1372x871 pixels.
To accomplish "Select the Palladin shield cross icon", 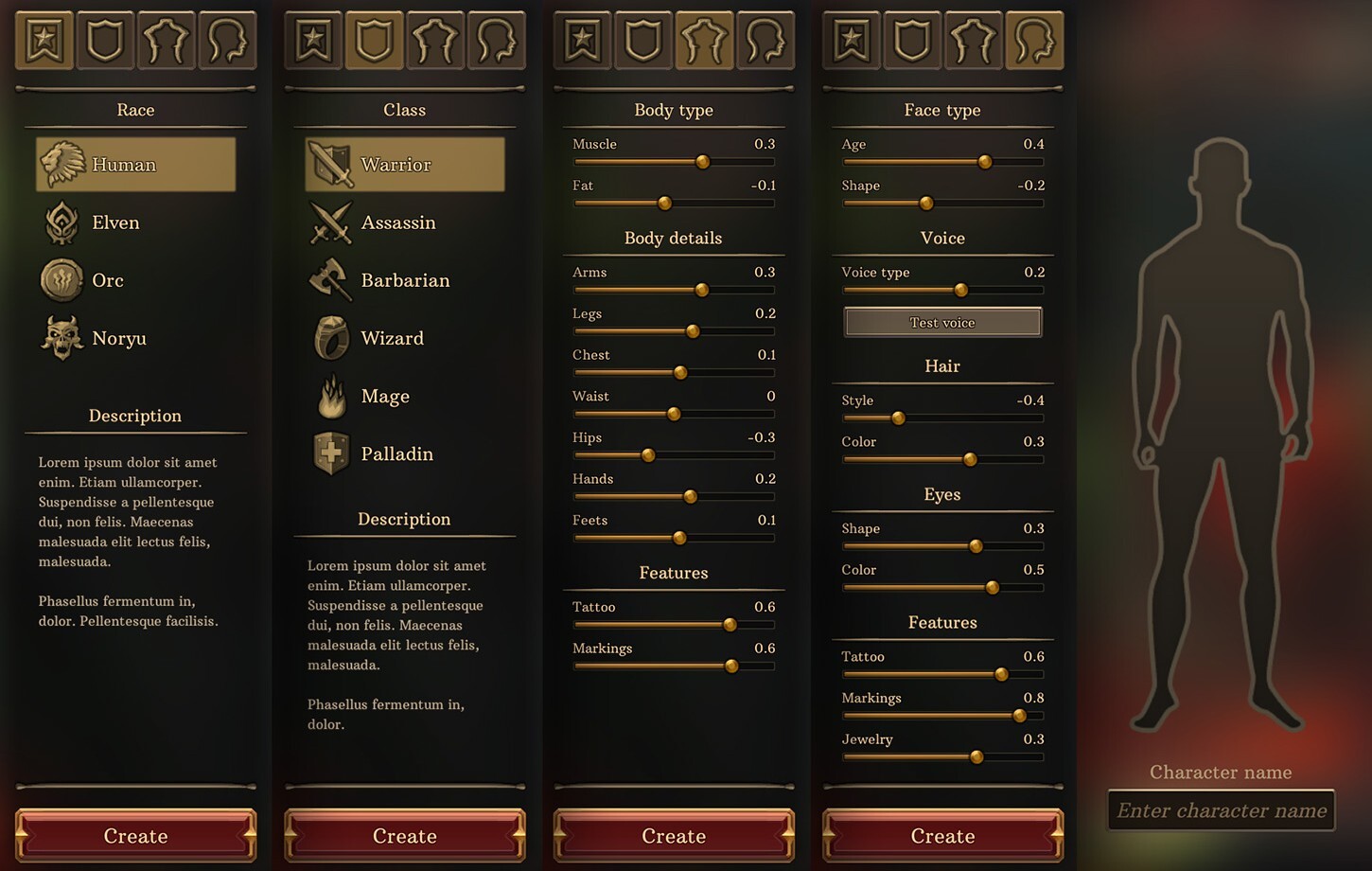I will pos(329,453).
